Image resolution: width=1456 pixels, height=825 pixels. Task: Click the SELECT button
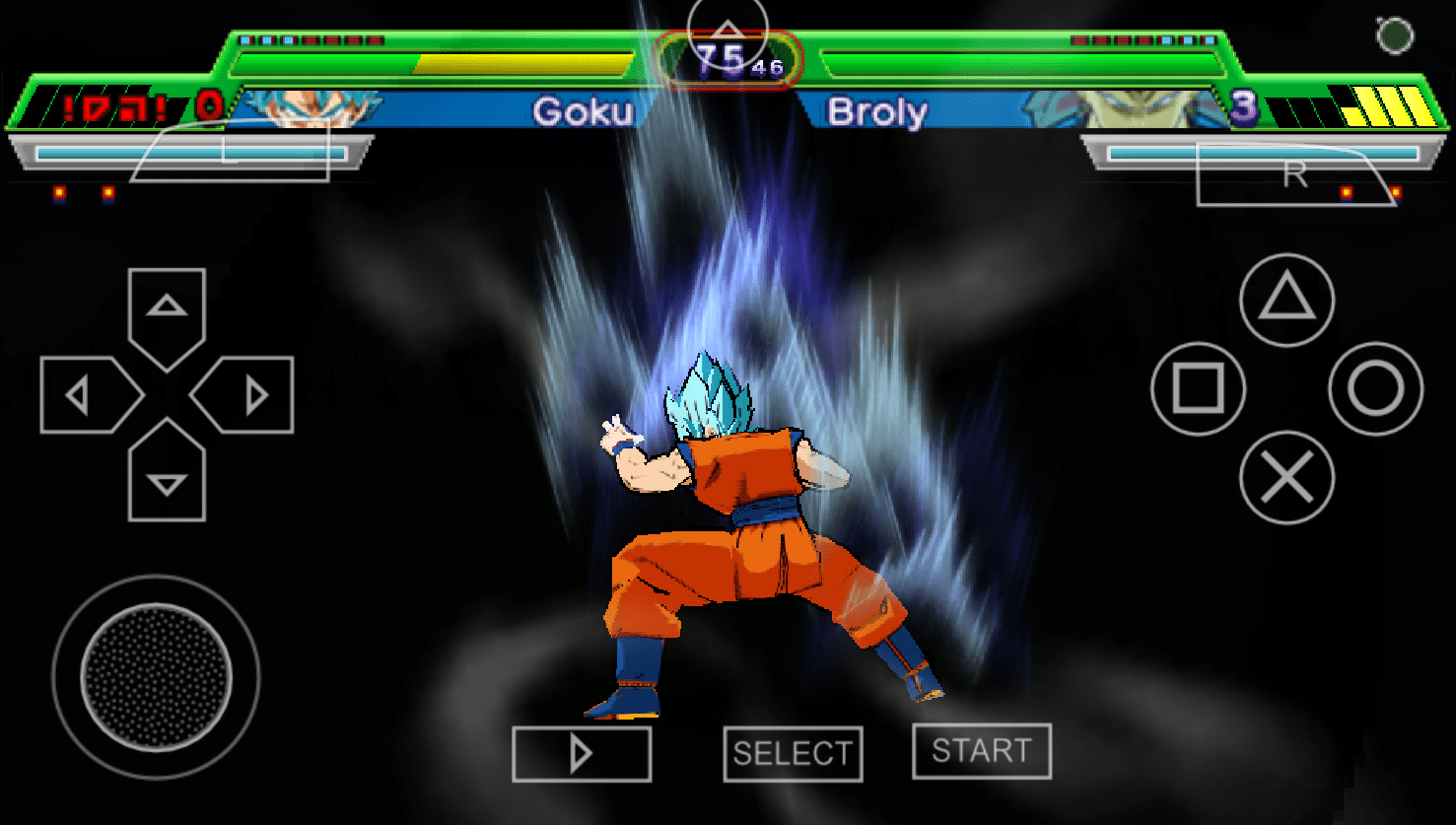tap(793, 754)
